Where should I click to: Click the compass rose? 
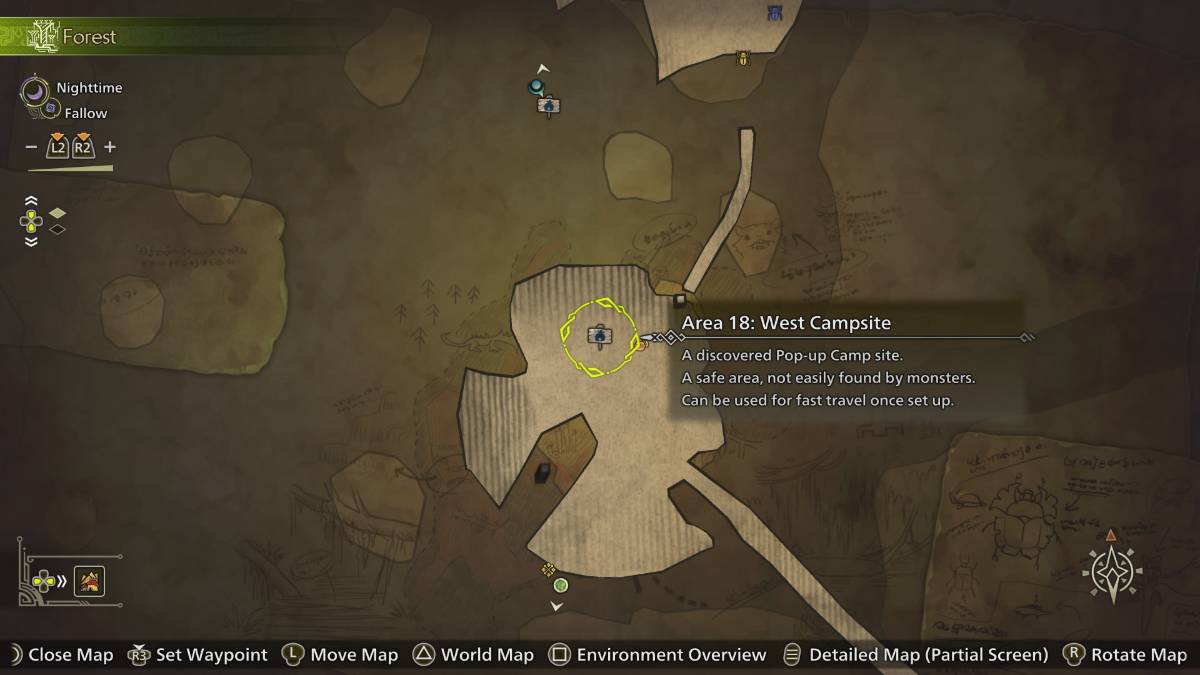coord(1112,574)
